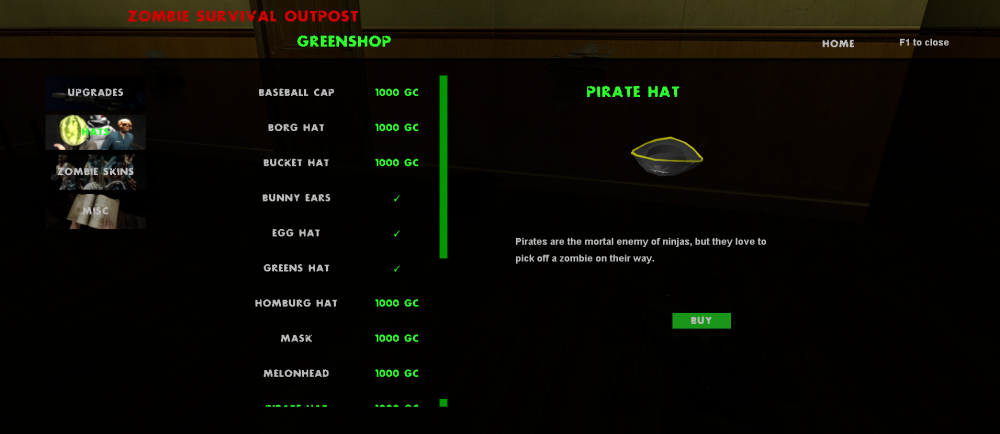
Task: Go to the Home page
Action: coord(838,44)
